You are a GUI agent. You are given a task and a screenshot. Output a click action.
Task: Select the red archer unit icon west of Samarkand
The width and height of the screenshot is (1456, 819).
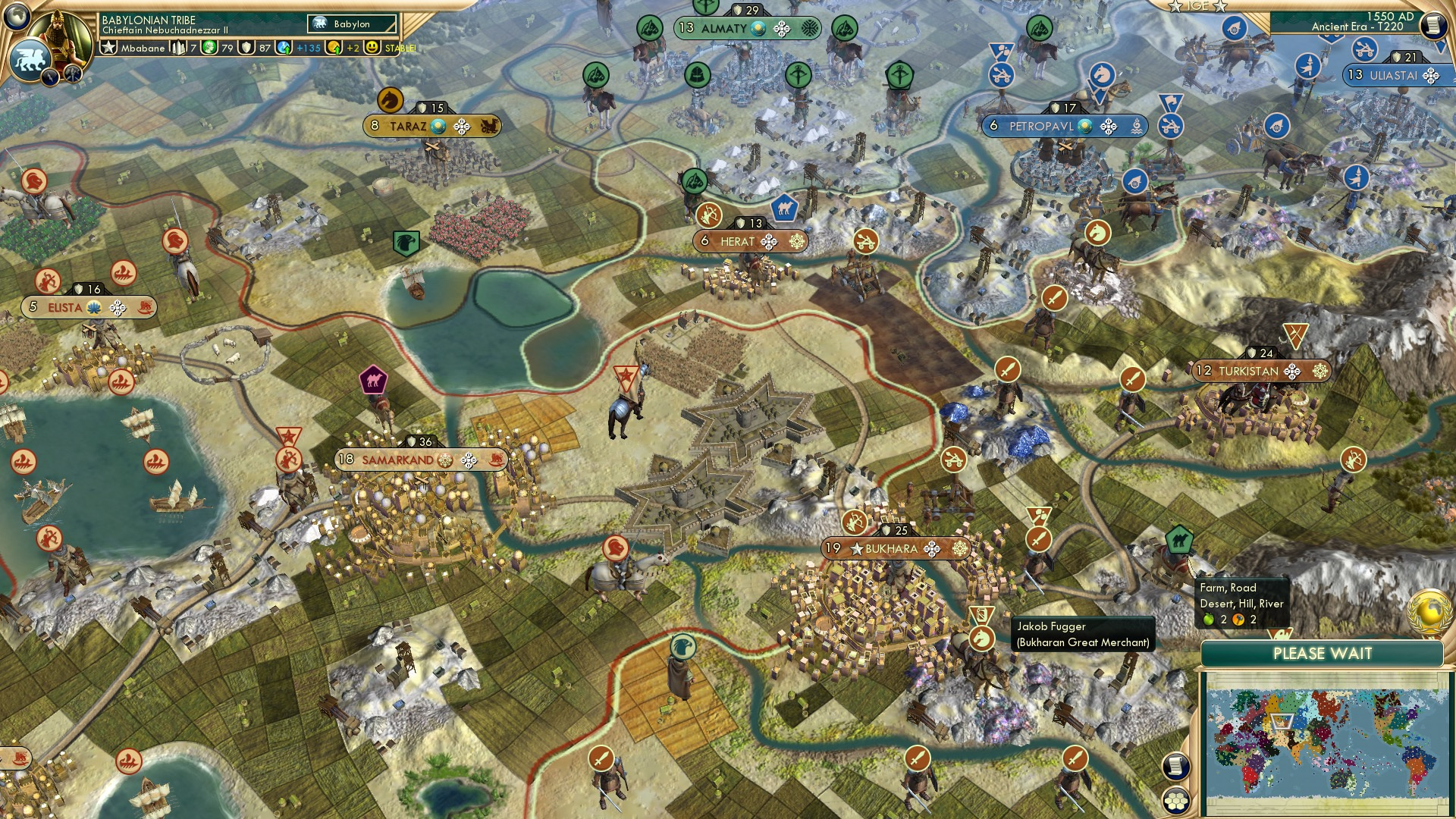point(289,461)
